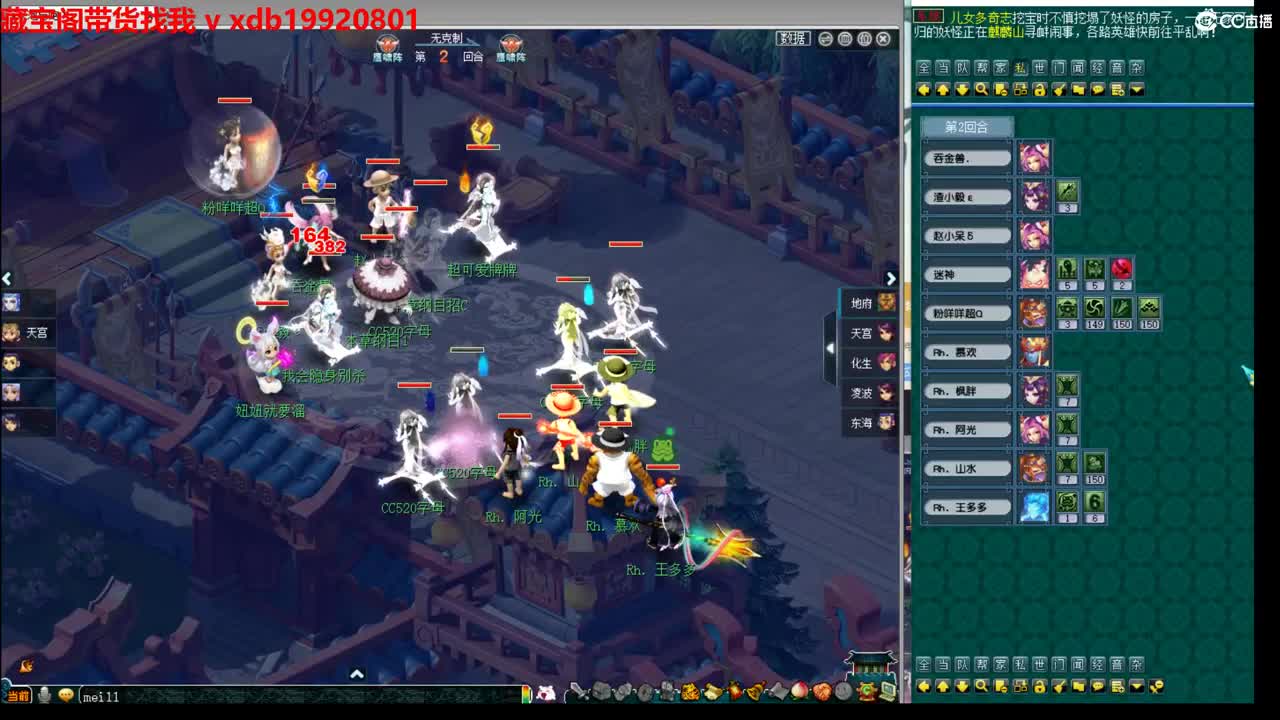Select the 全 all-chat channel icon
Image resolution: width=1280 pixels, height=720 pixels.
[x=926, y=69]
